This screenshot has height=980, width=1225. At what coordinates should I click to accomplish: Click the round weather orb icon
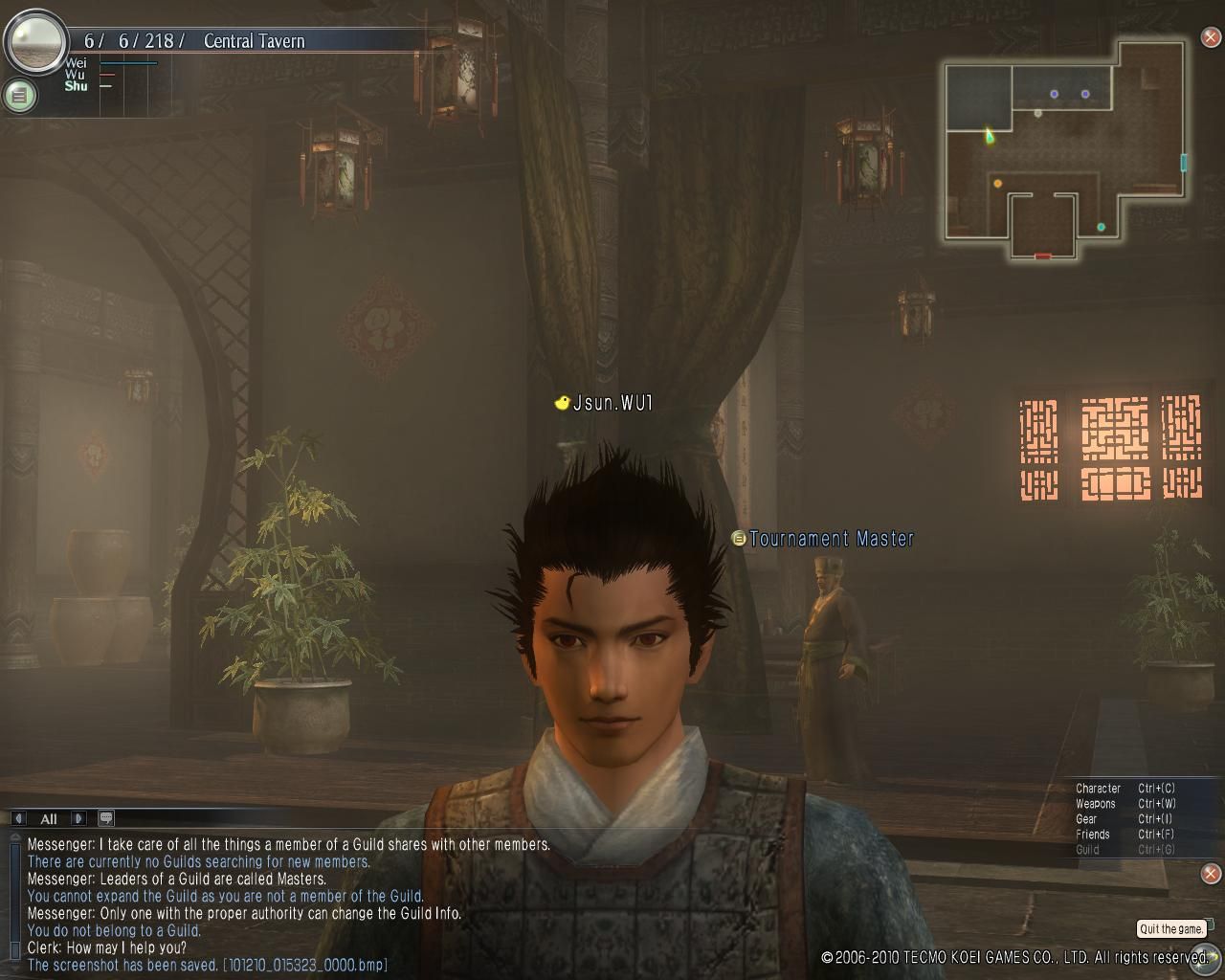35,41
